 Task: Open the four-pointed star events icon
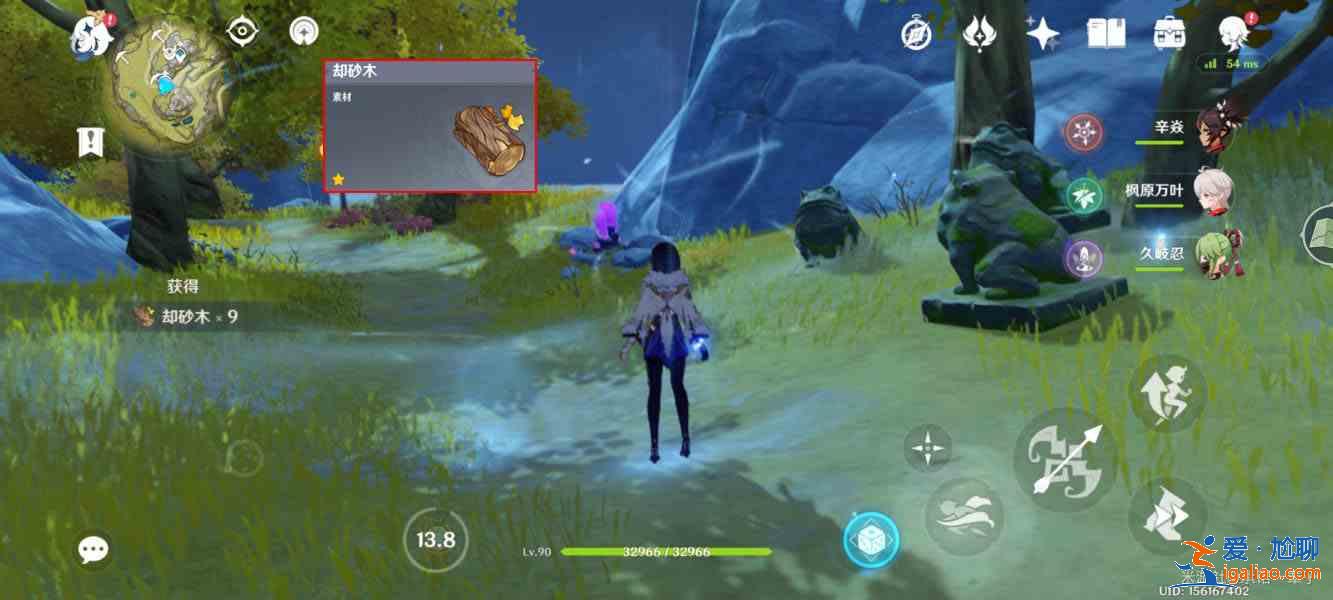click(1042, 35)
